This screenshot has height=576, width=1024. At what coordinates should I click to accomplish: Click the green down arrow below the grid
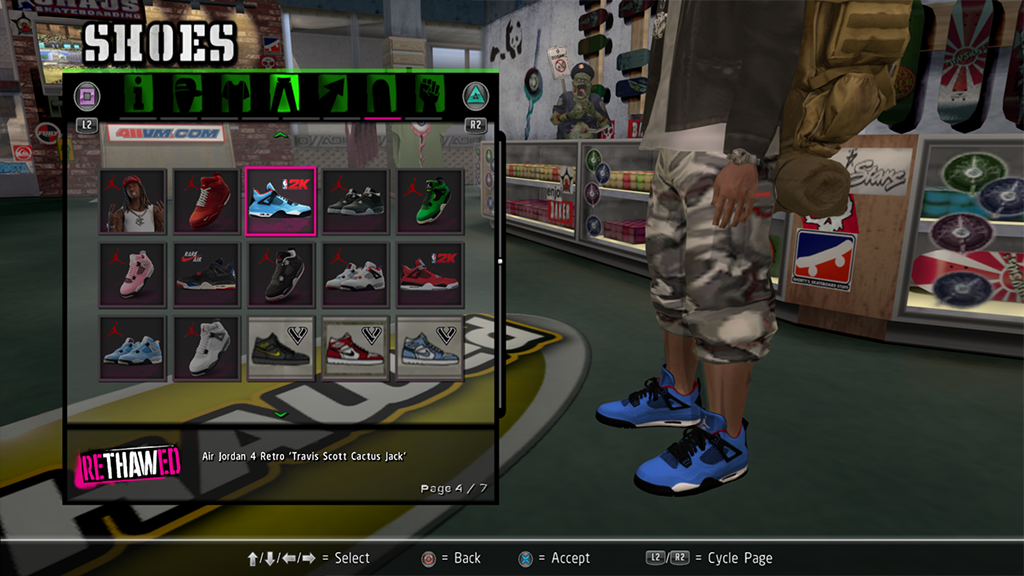click(x=281, y=414)
